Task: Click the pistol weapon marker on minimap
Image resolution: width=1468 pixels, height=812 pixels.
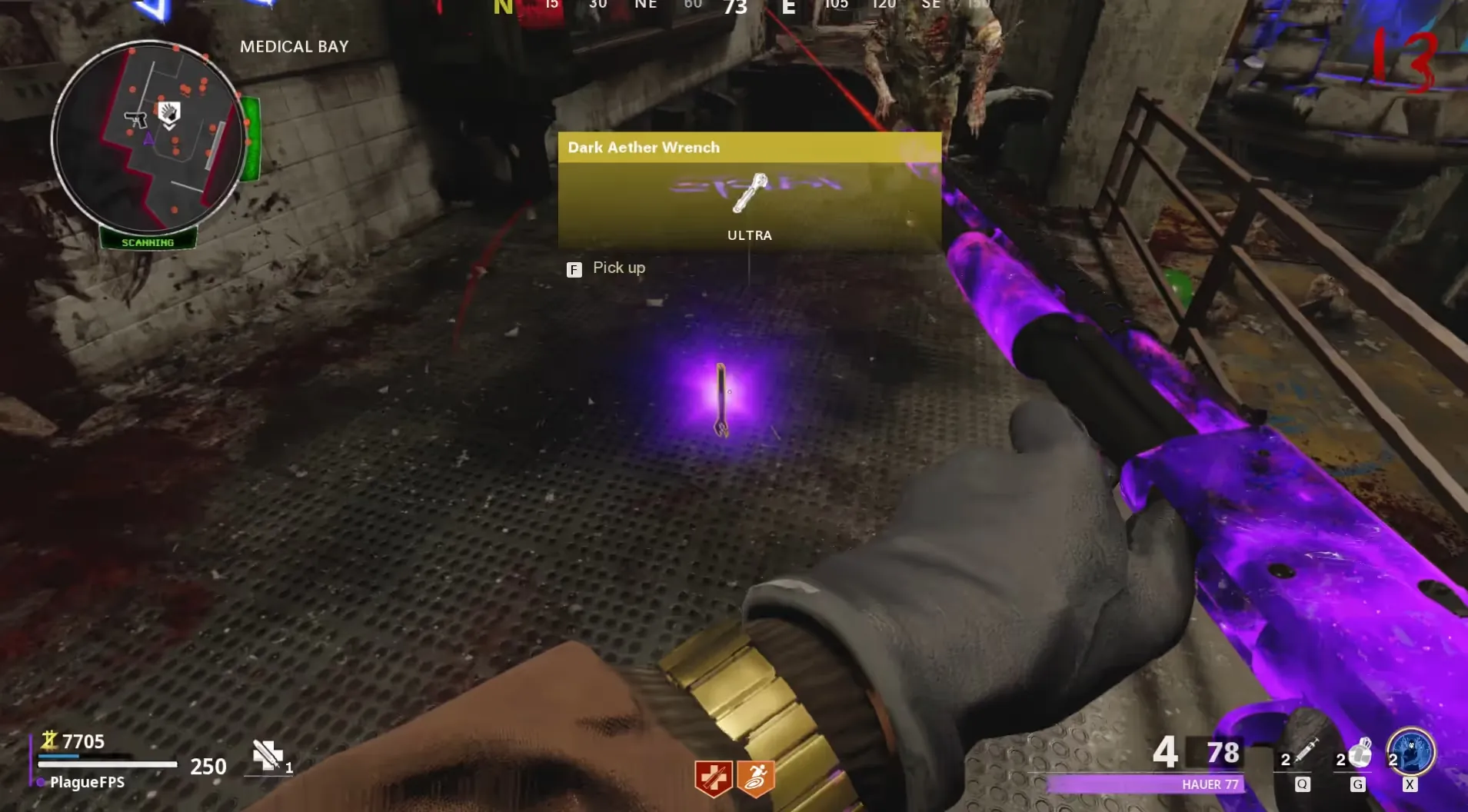Action: tap(136, 119)
